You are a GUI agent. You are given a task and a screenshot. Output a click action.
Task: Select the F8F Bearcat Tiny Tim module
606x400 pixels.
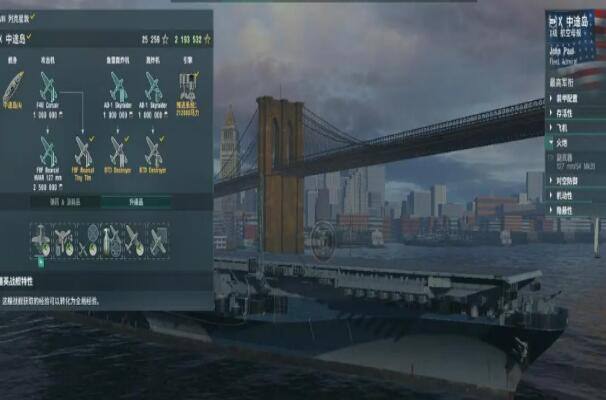pos(83,151)
